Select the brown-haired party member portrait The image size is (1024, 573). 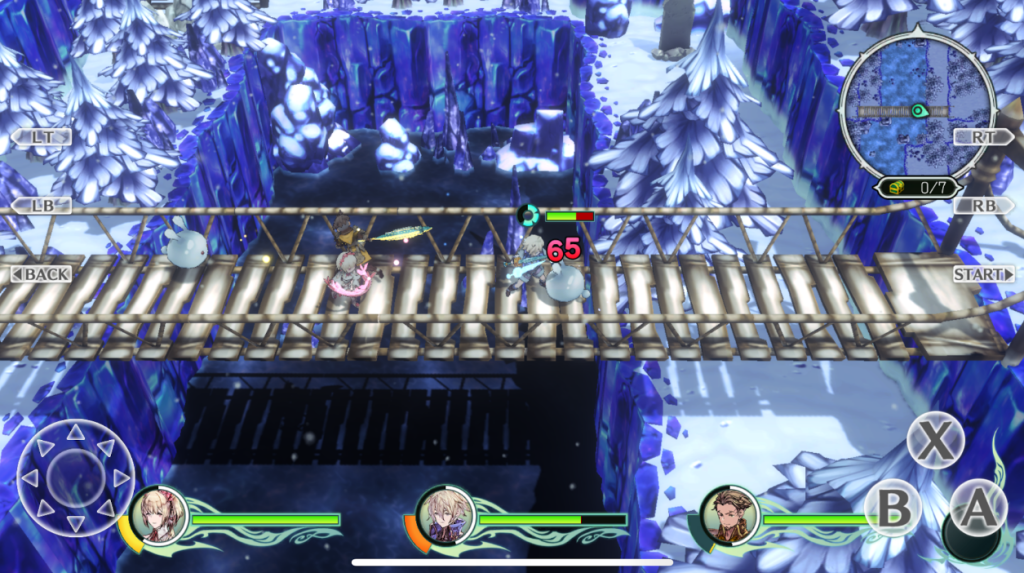pos(730,516)
